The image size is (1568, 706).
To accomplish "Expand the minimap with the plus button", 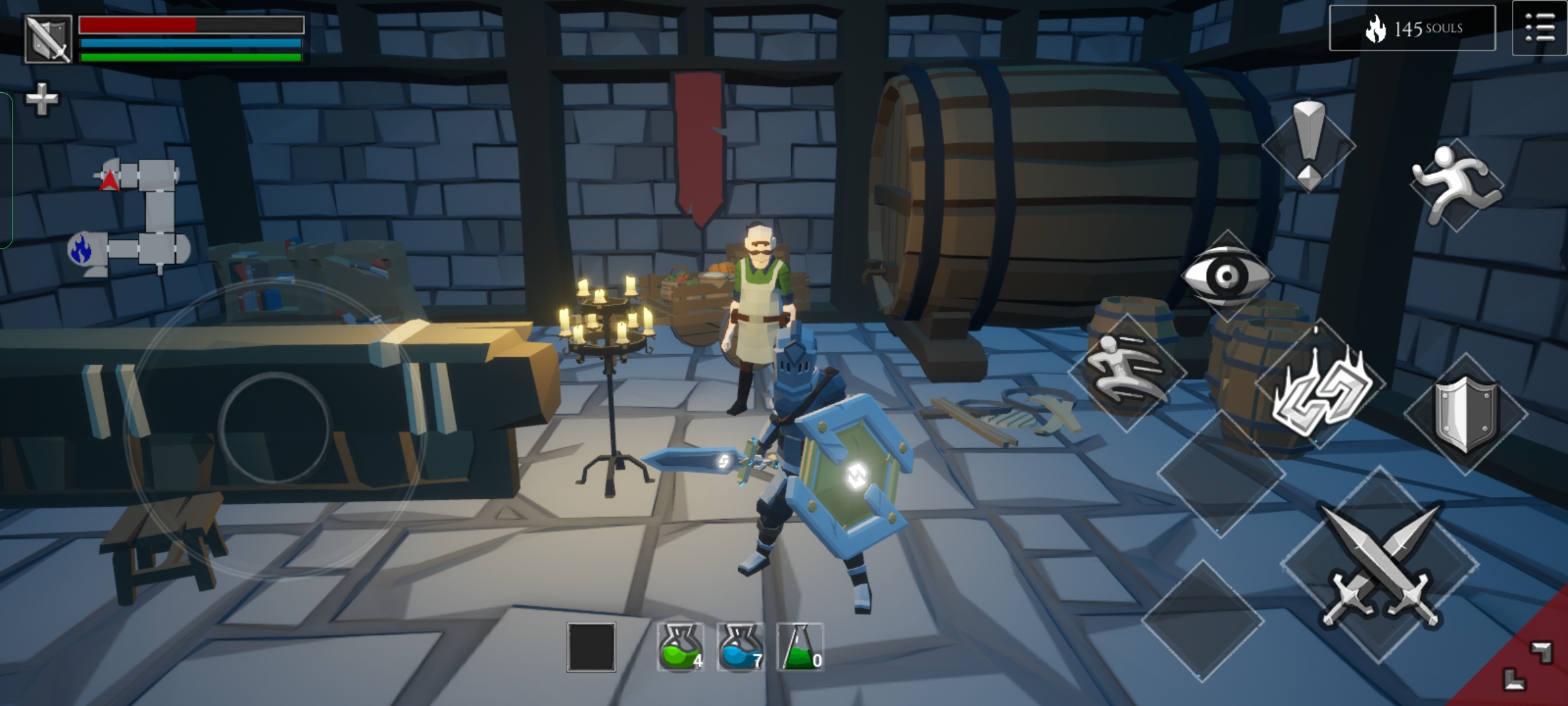I will (x=41, y=99).
